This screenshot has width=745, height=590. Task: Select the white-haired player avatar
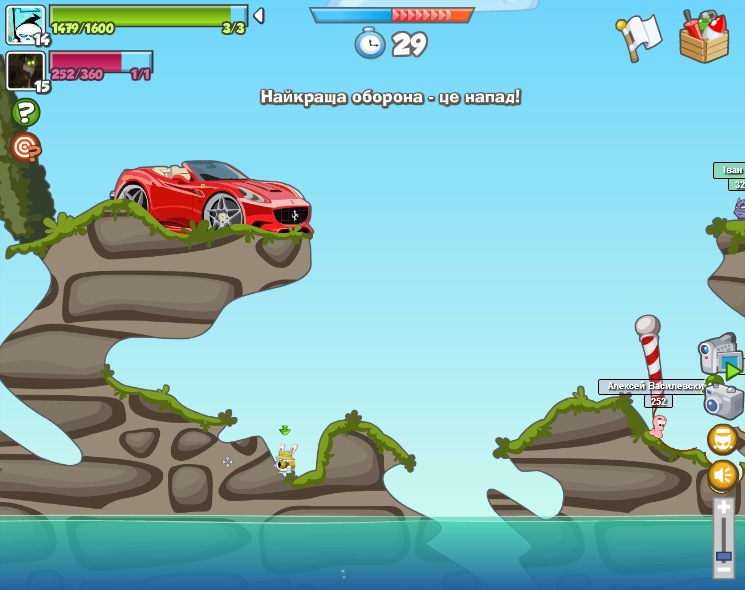[x=24, y=24]
